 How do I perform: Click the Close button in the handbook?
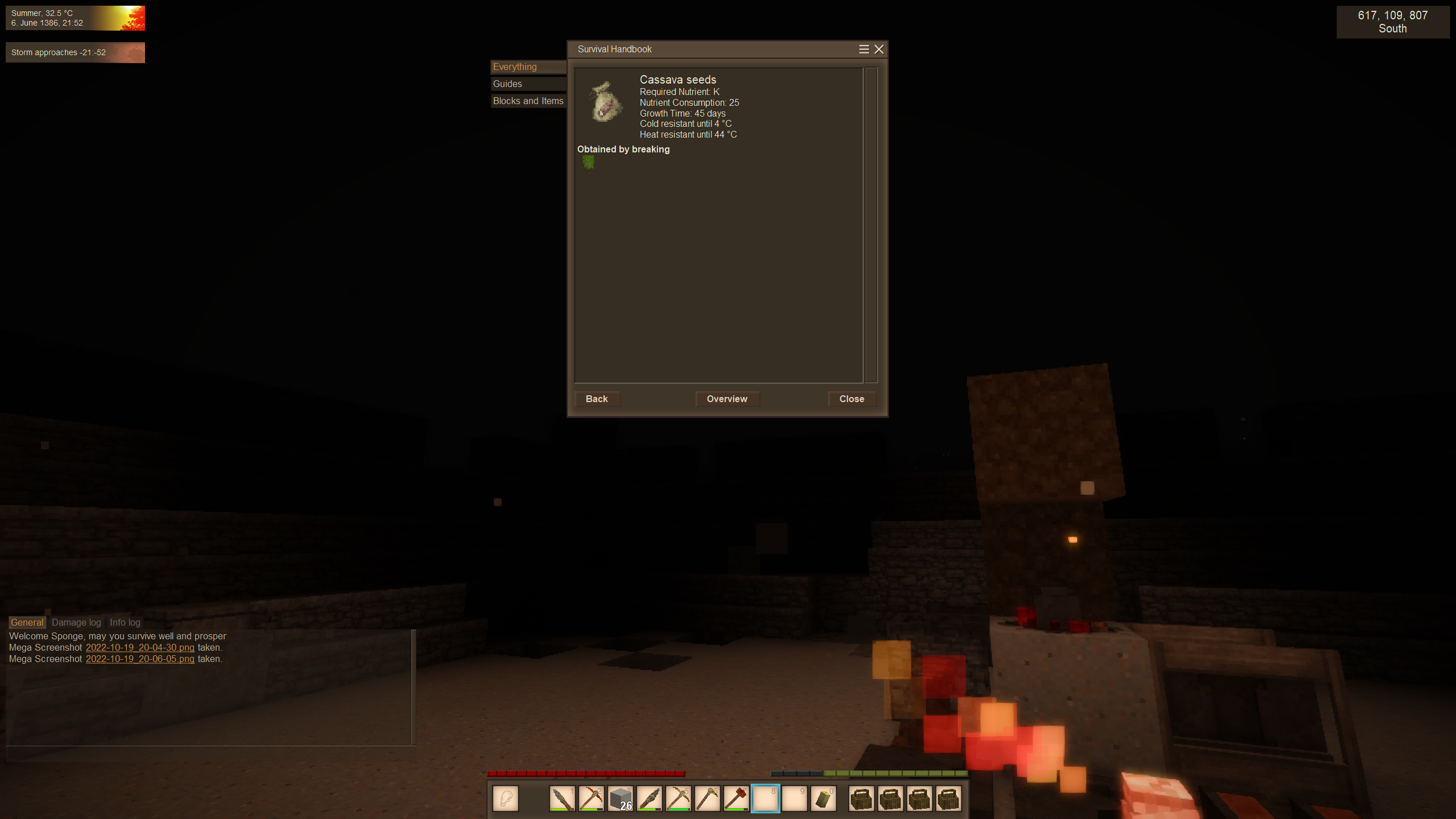pos(851,399)
